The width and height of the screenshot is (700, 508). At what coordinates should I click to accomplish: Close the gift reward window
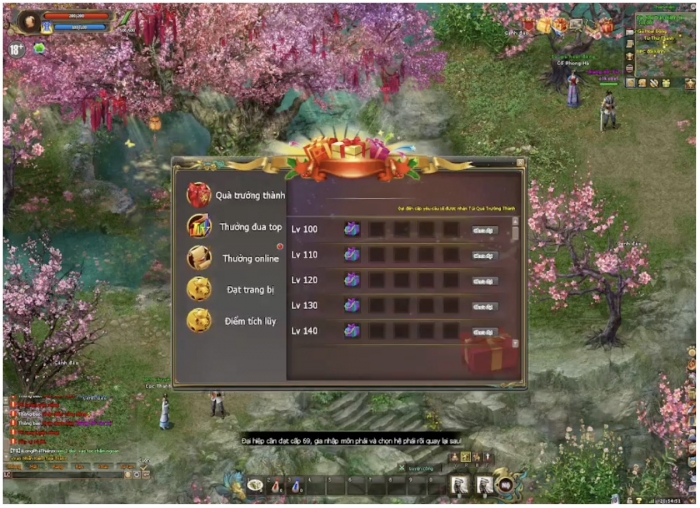pyautogui.click(x=520, y=163)
